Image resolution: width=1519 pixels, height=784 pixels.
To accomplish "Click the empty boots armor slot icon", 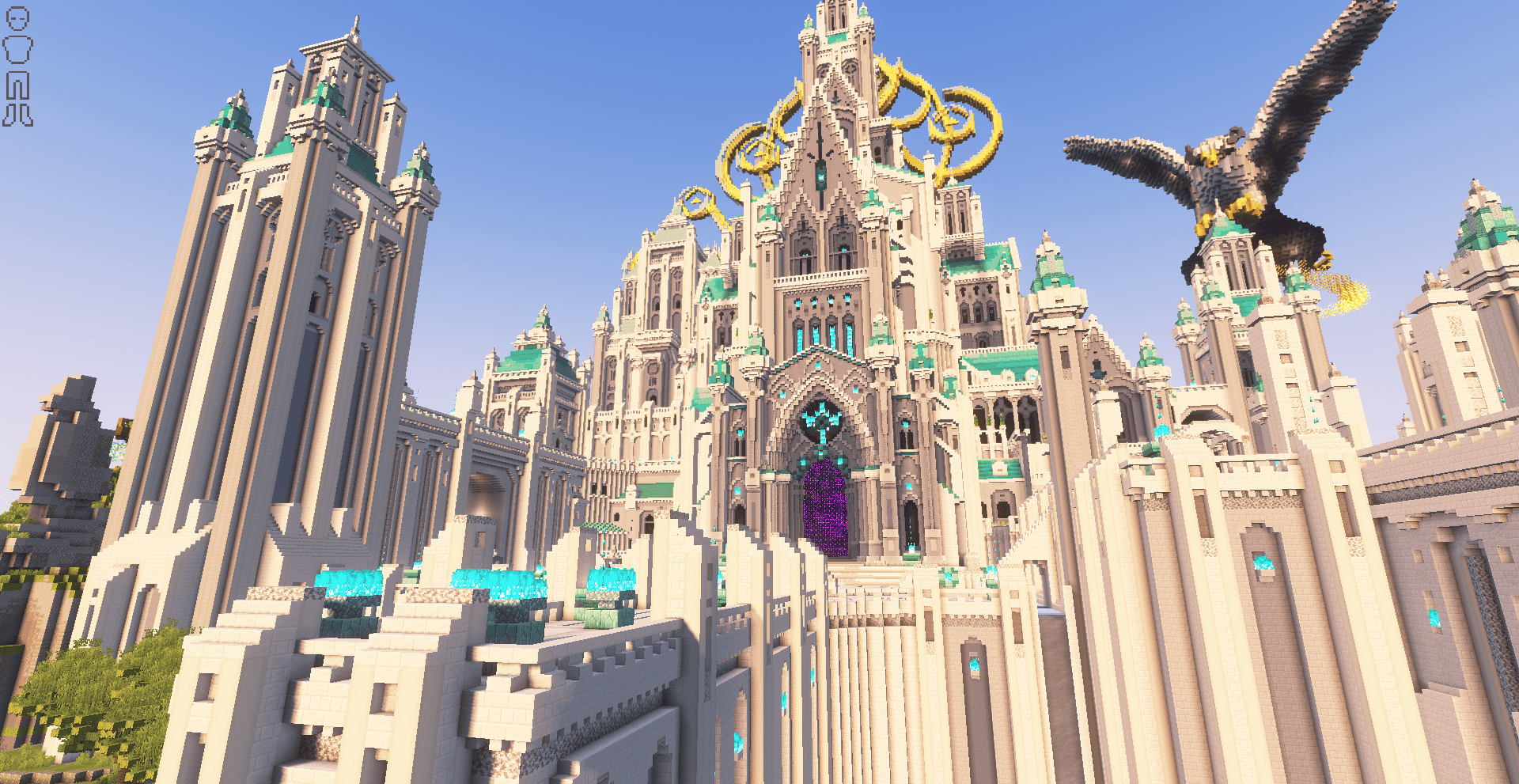I will [x=17, y=116].
